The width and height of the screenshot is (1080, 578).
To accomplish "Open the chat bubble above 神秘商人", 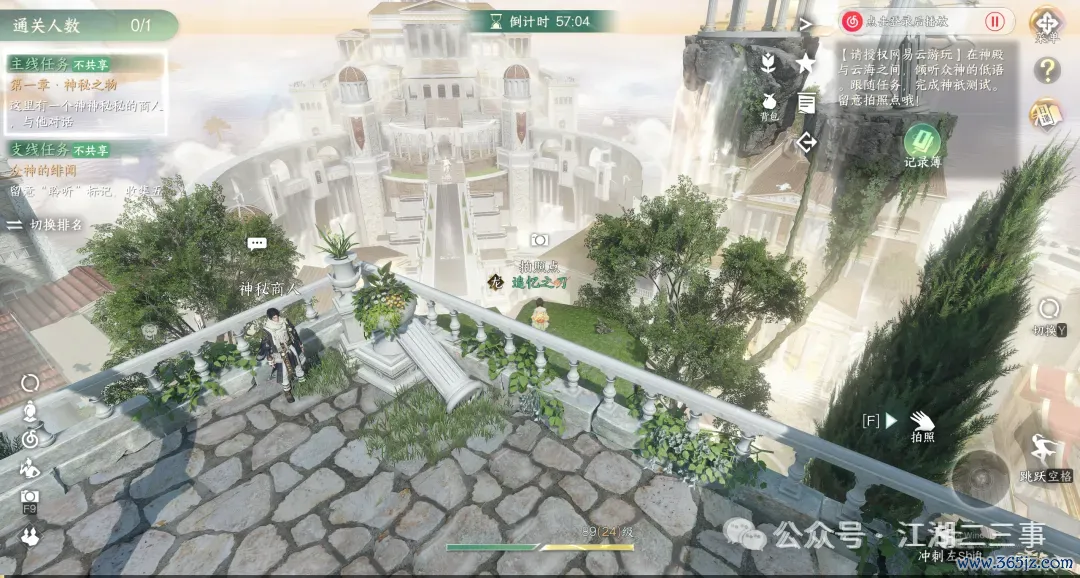I will (257, 243).
